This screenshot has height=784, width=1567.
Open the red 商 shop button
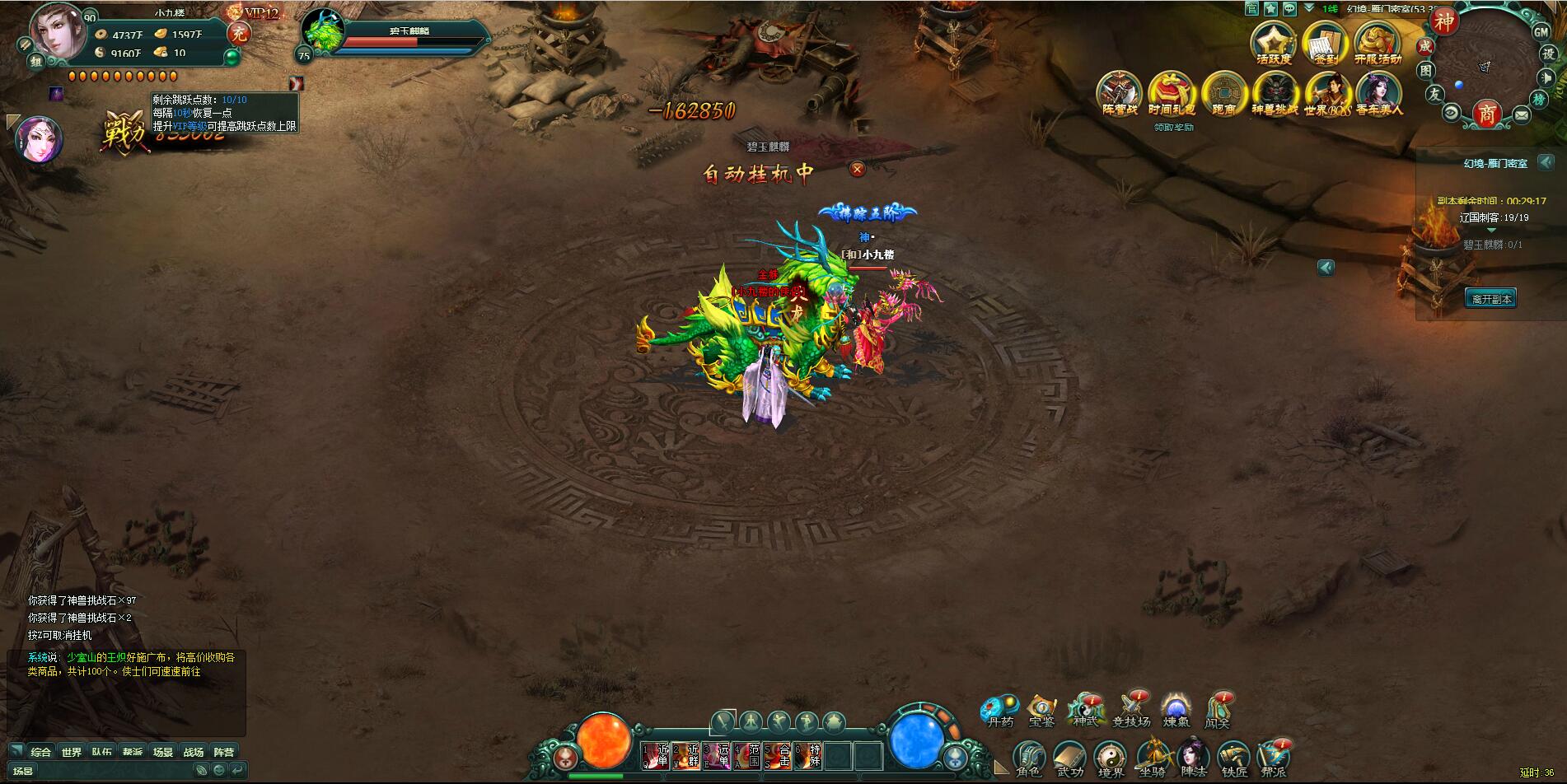click(1485, 114)
